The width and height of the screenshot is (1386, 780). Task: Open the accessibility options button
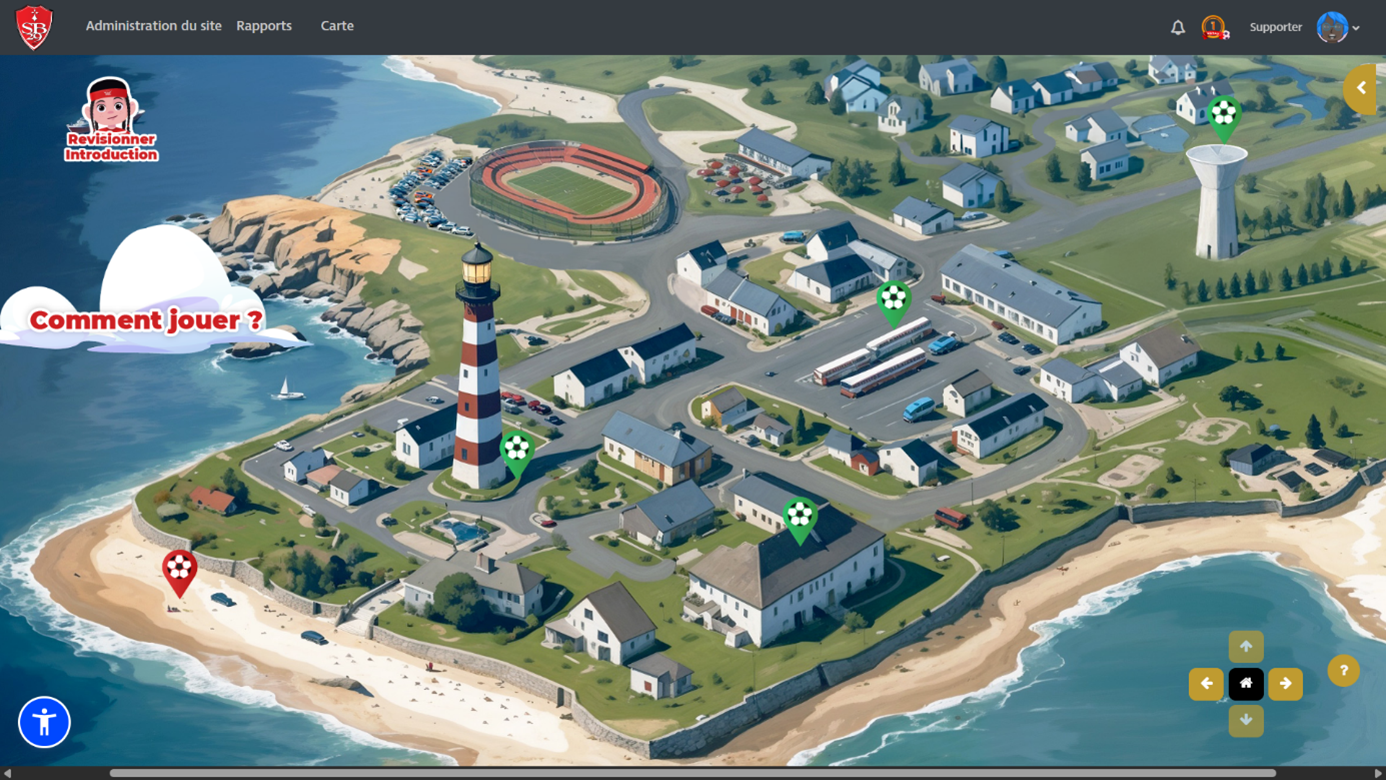pyautogui.click(x=44, y=722)
